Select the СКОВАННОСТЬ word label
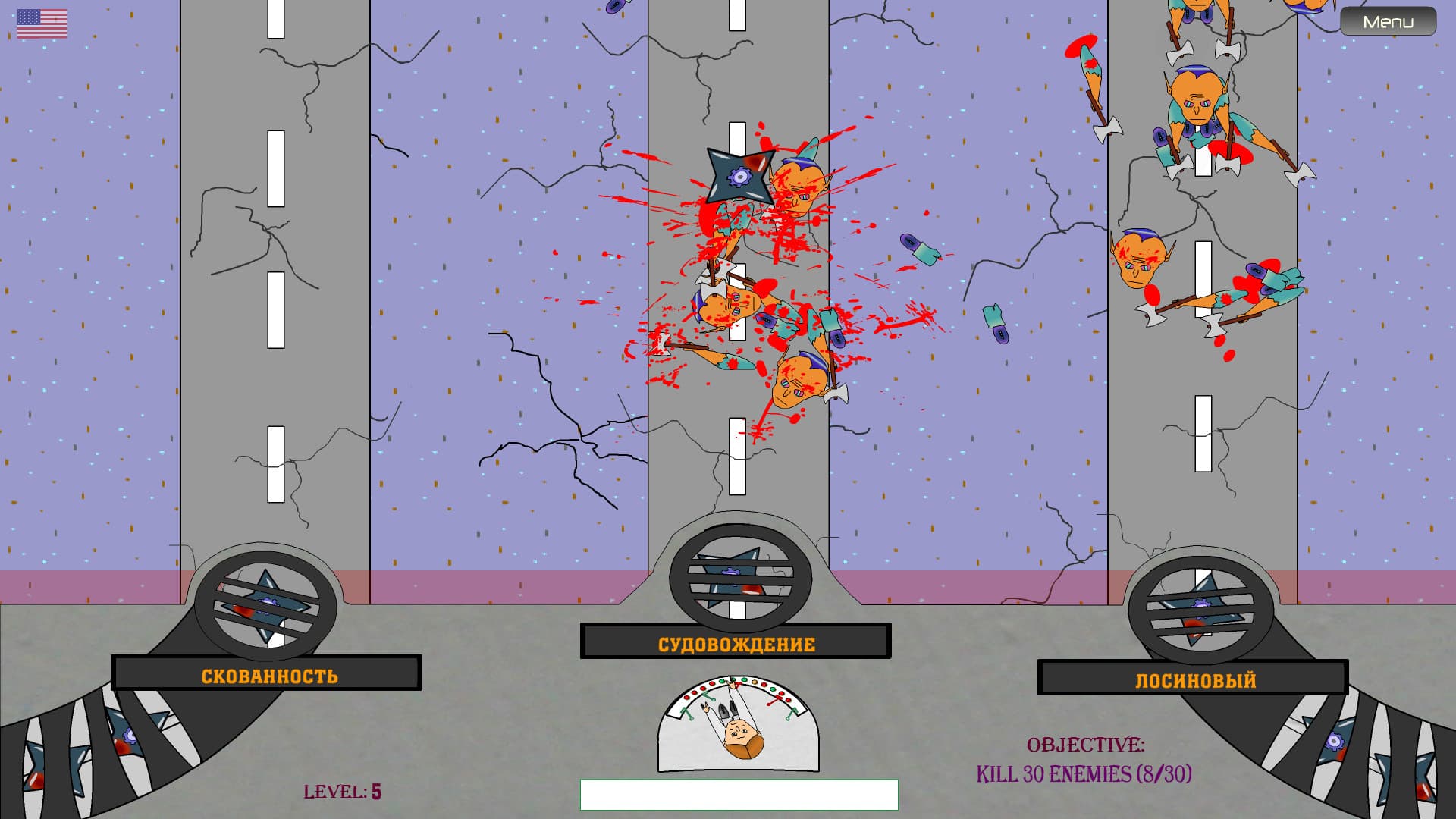This screenshot has height=819, width=1456. pos(269,676)
